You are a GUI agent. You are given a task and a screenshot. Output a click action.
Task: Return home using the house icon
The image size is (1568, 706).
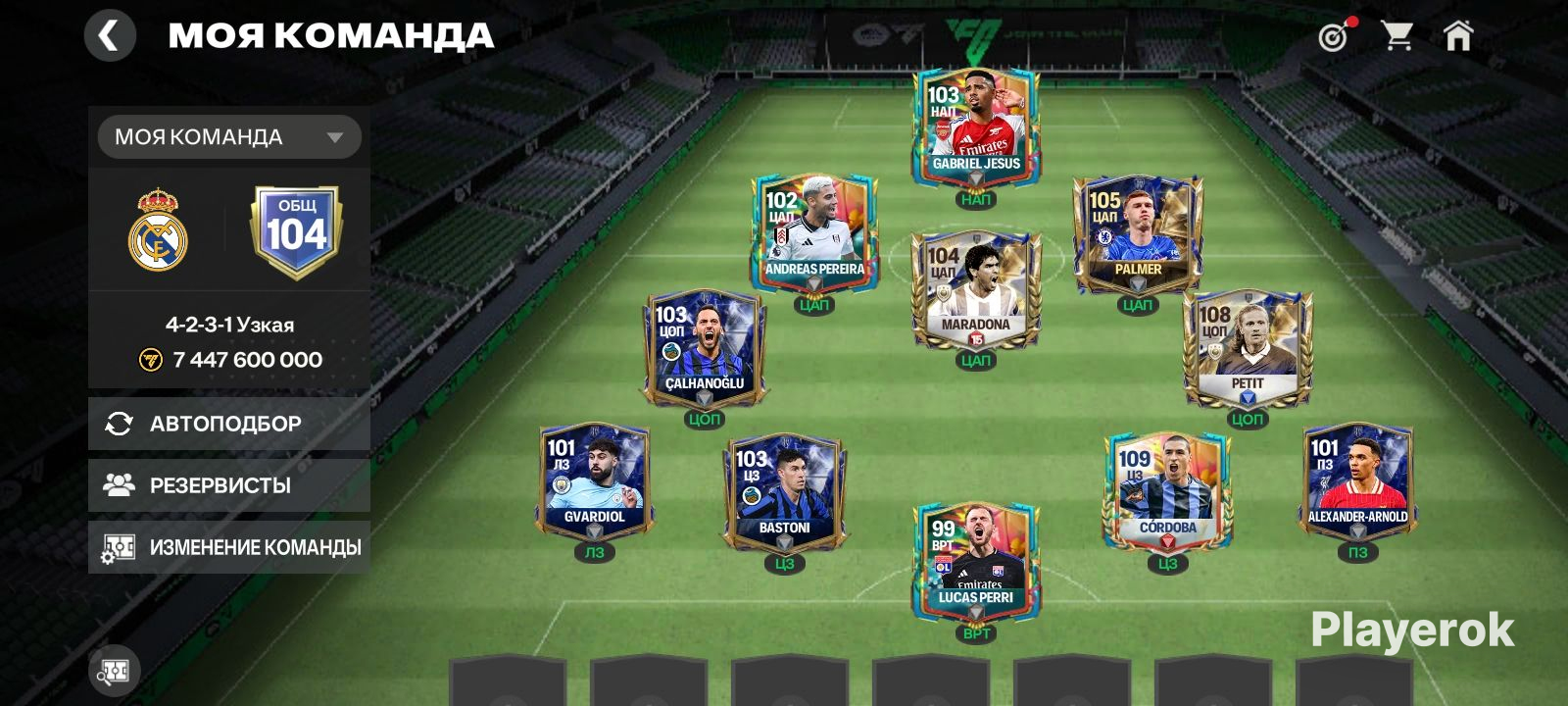tap(1460, 35)
